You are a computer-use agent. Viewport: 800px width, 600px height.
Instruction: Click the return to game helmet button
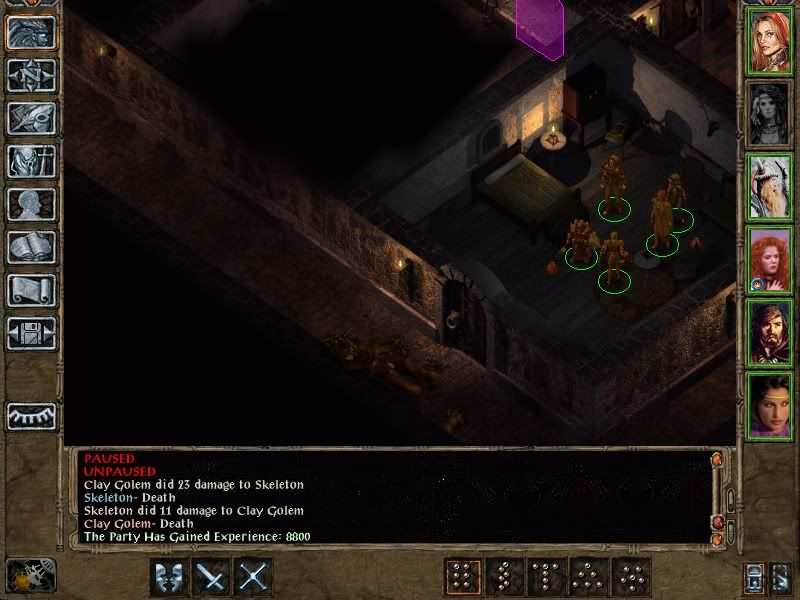(x=32, y=32)
